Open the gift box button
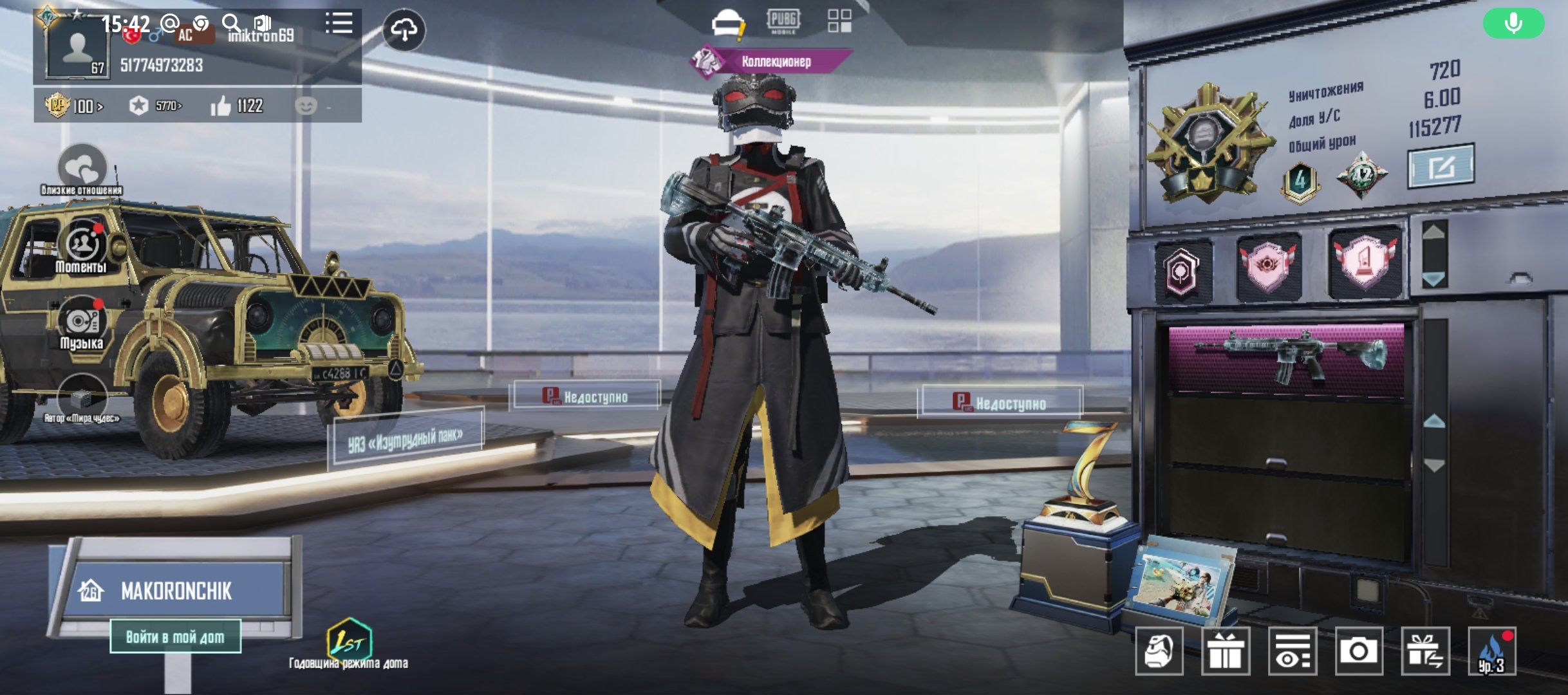Image resolution: width=1568 pixels, height=695 pixels. point(1226,651)
